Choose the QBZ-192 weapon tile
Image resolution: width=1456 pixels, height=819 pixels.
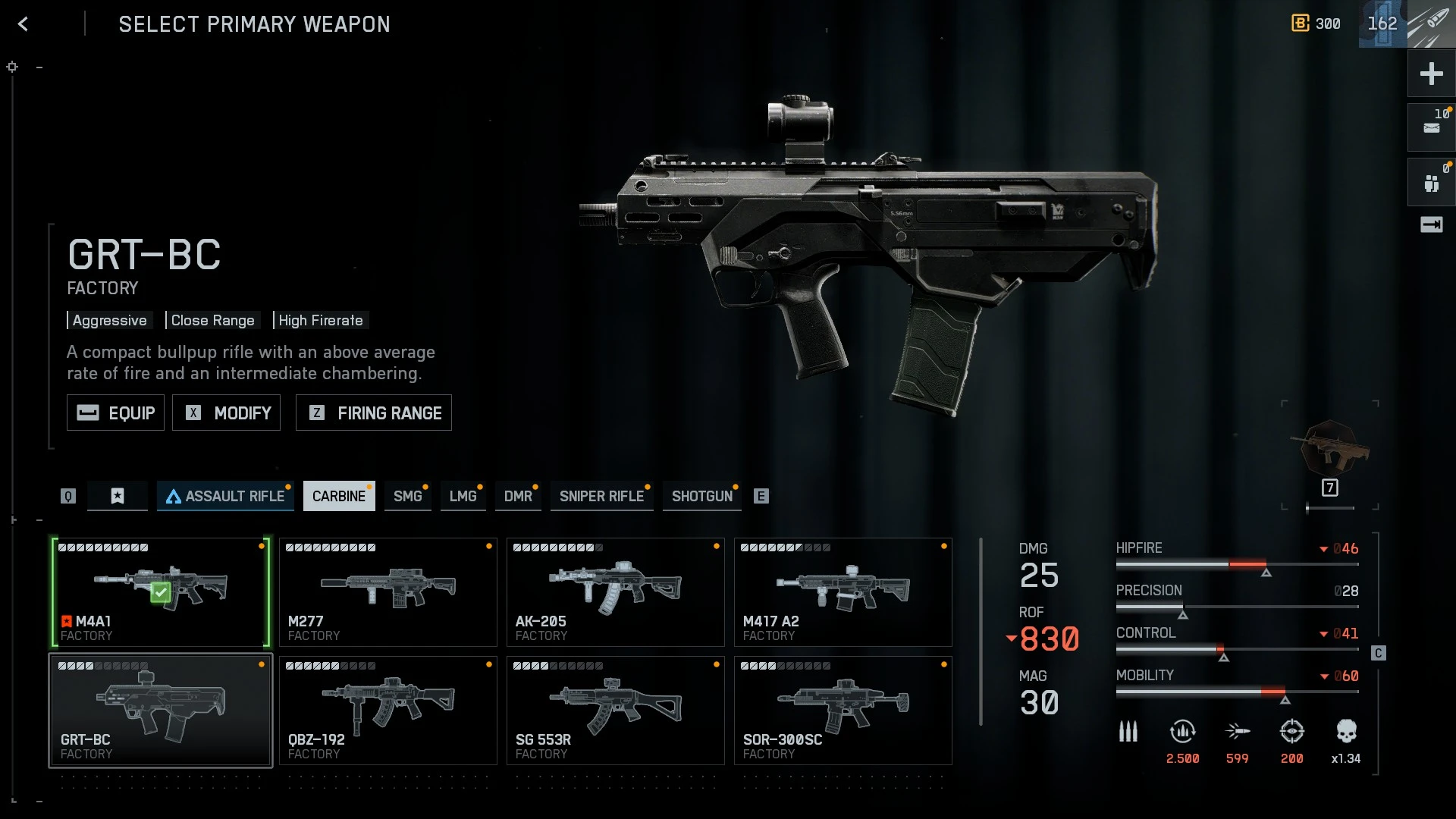(388, 711)
